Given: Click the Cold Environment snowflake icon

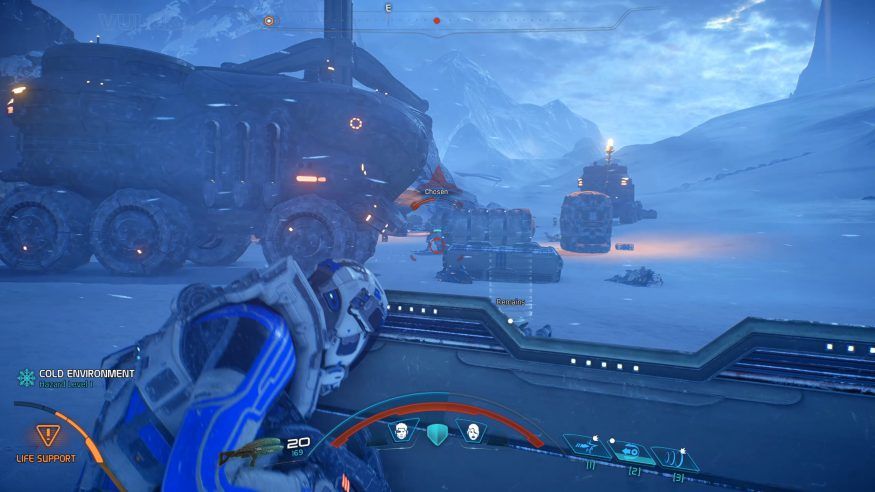Looking at the screenshot, I should pos(26,377).
